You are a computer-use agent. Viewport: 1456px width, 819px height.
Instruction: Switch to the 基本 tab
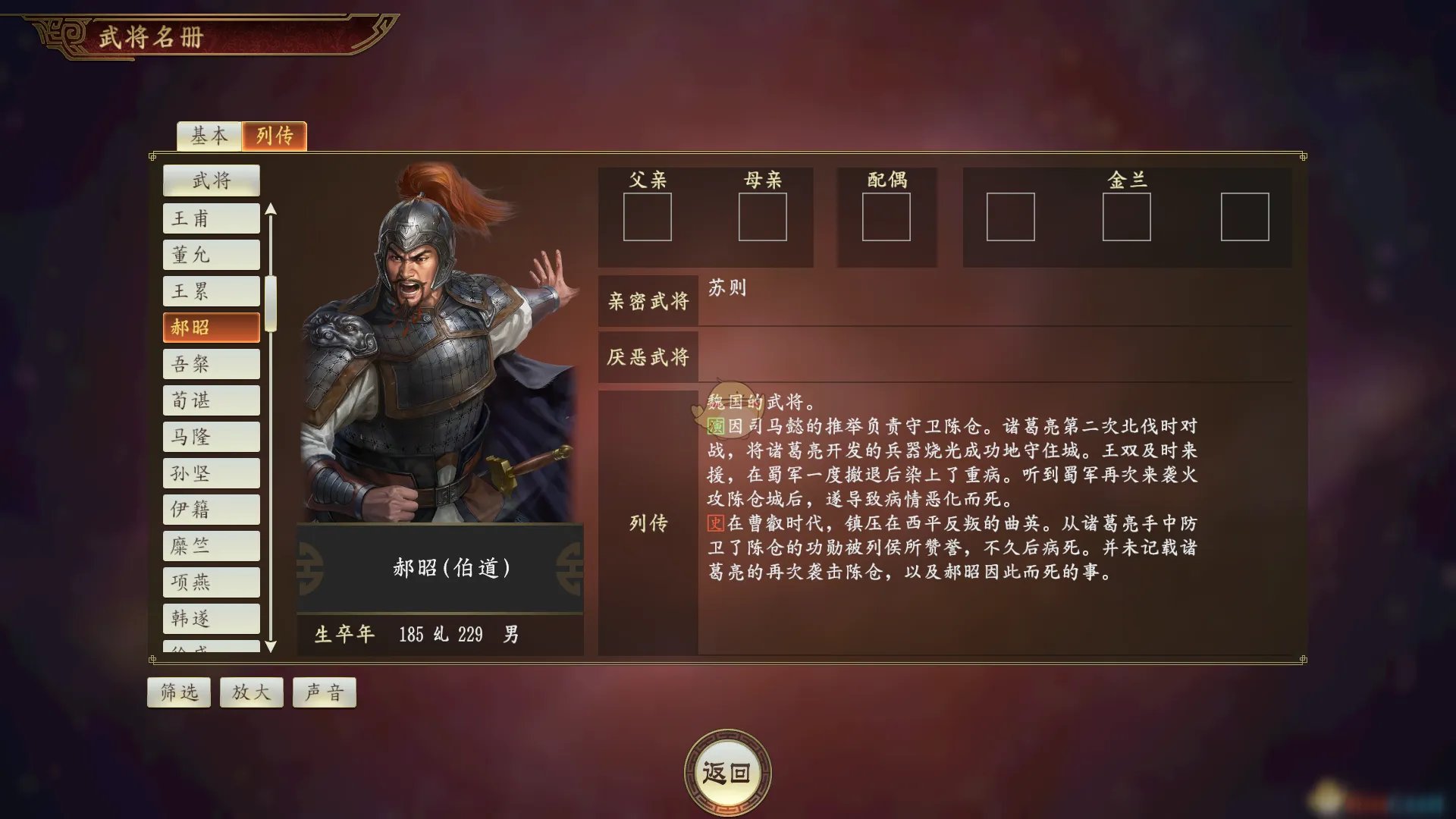[209, 136]
